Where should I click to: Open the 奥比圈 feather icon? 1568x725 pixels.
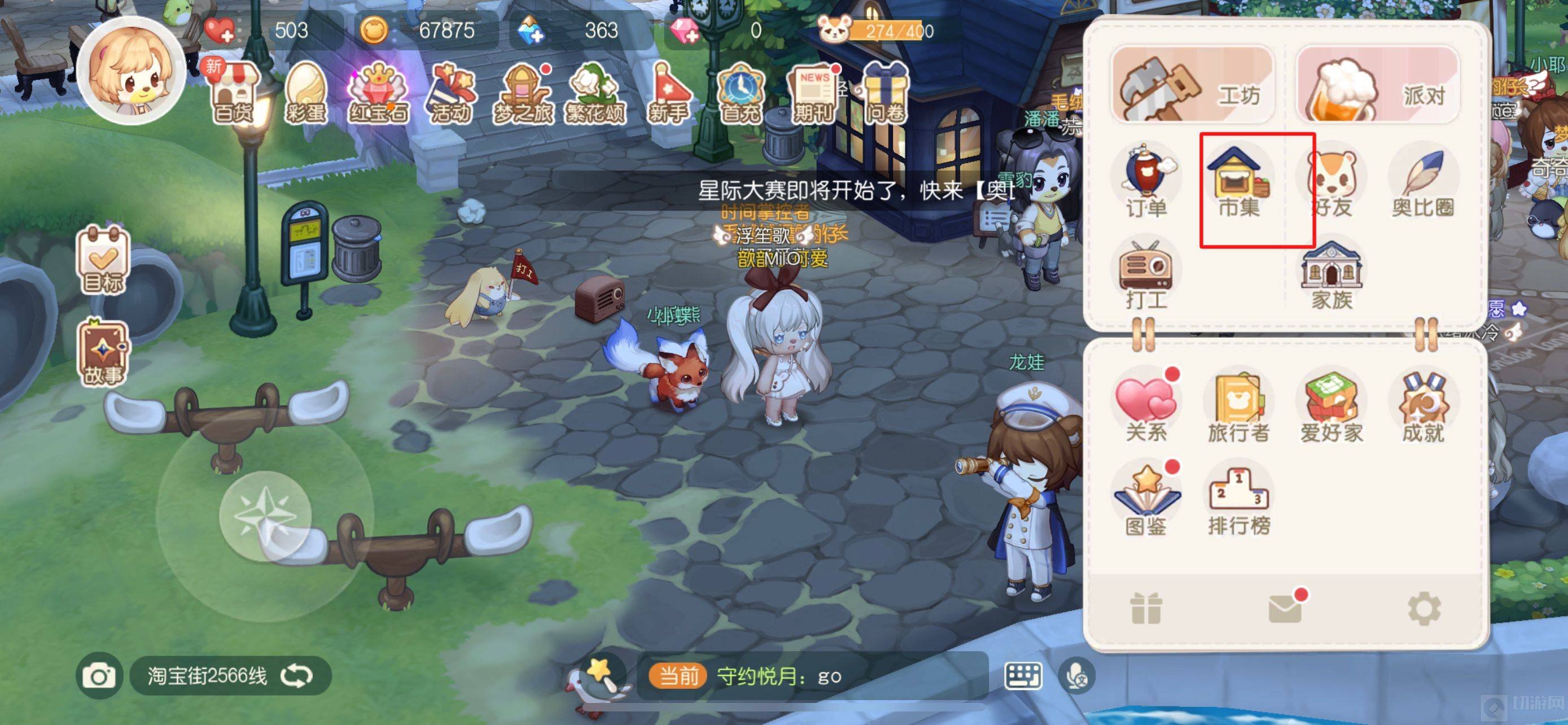pyautogui.click(x=1422, y=181)
